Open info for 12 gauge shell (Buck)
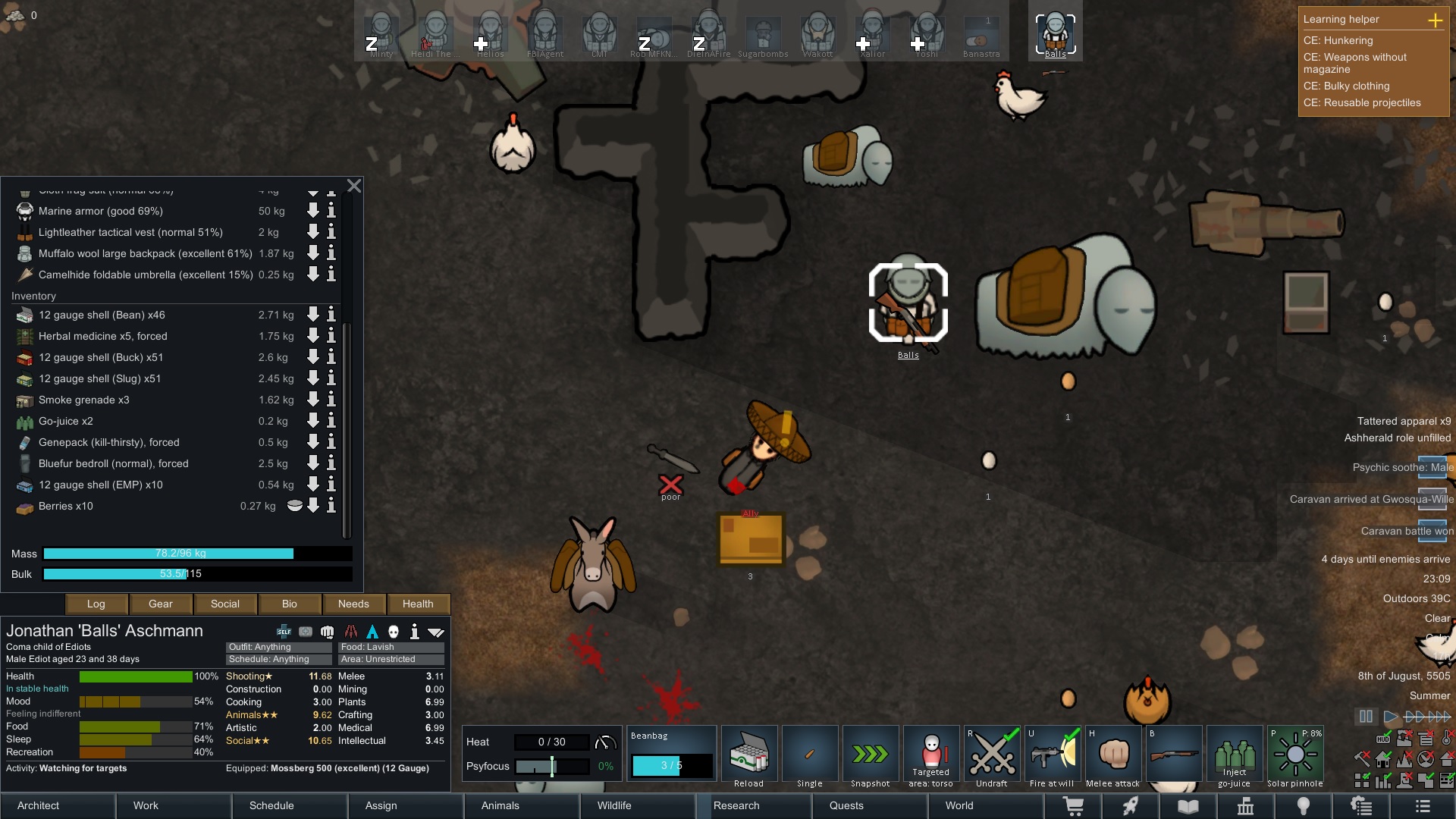The width and height of the screenshot is (1456, 819). coord(331,357)
